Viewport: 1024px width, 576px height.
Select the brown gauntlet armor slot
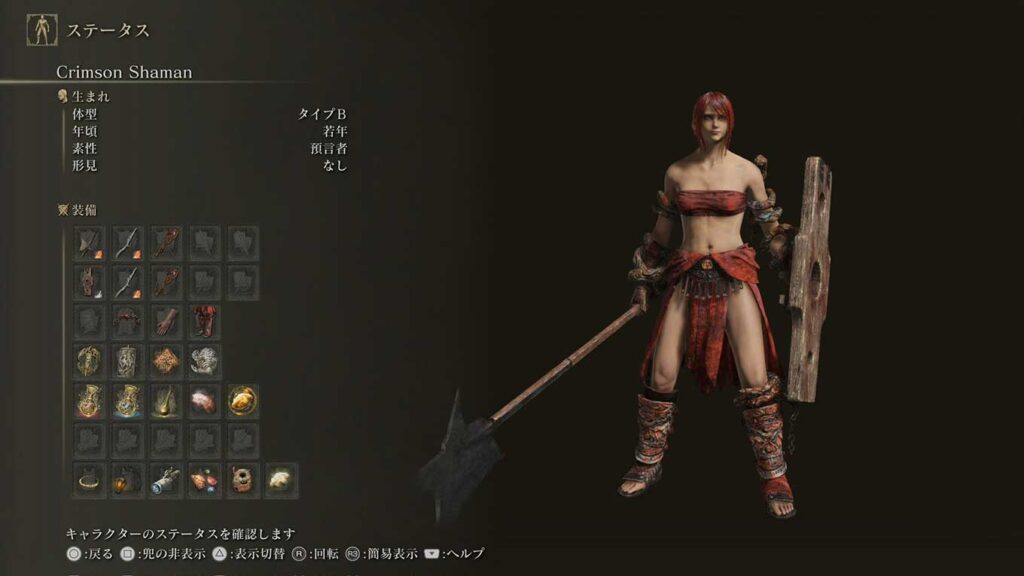166,322
